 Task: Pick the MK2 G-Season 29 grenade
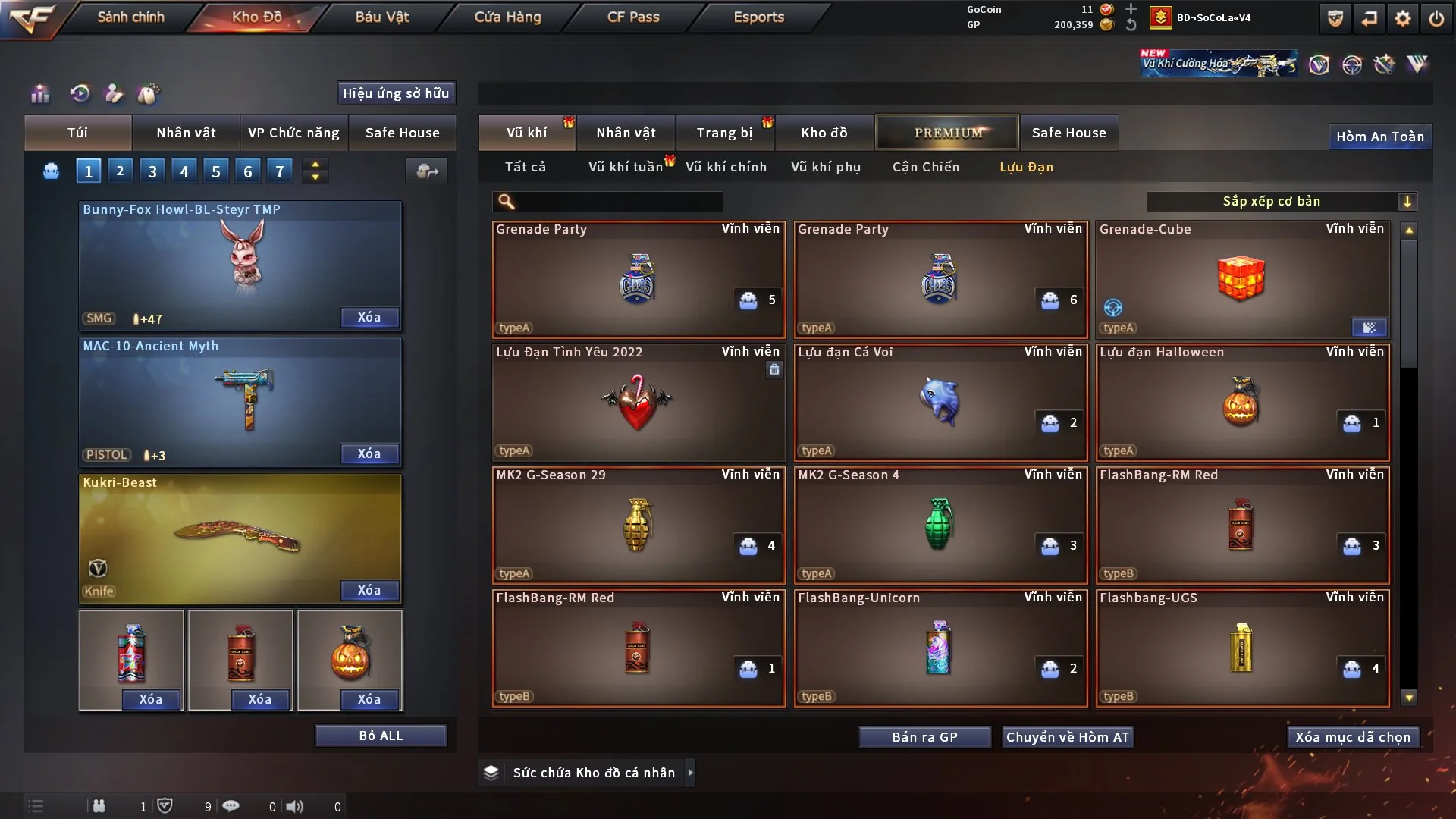point(638,525)
